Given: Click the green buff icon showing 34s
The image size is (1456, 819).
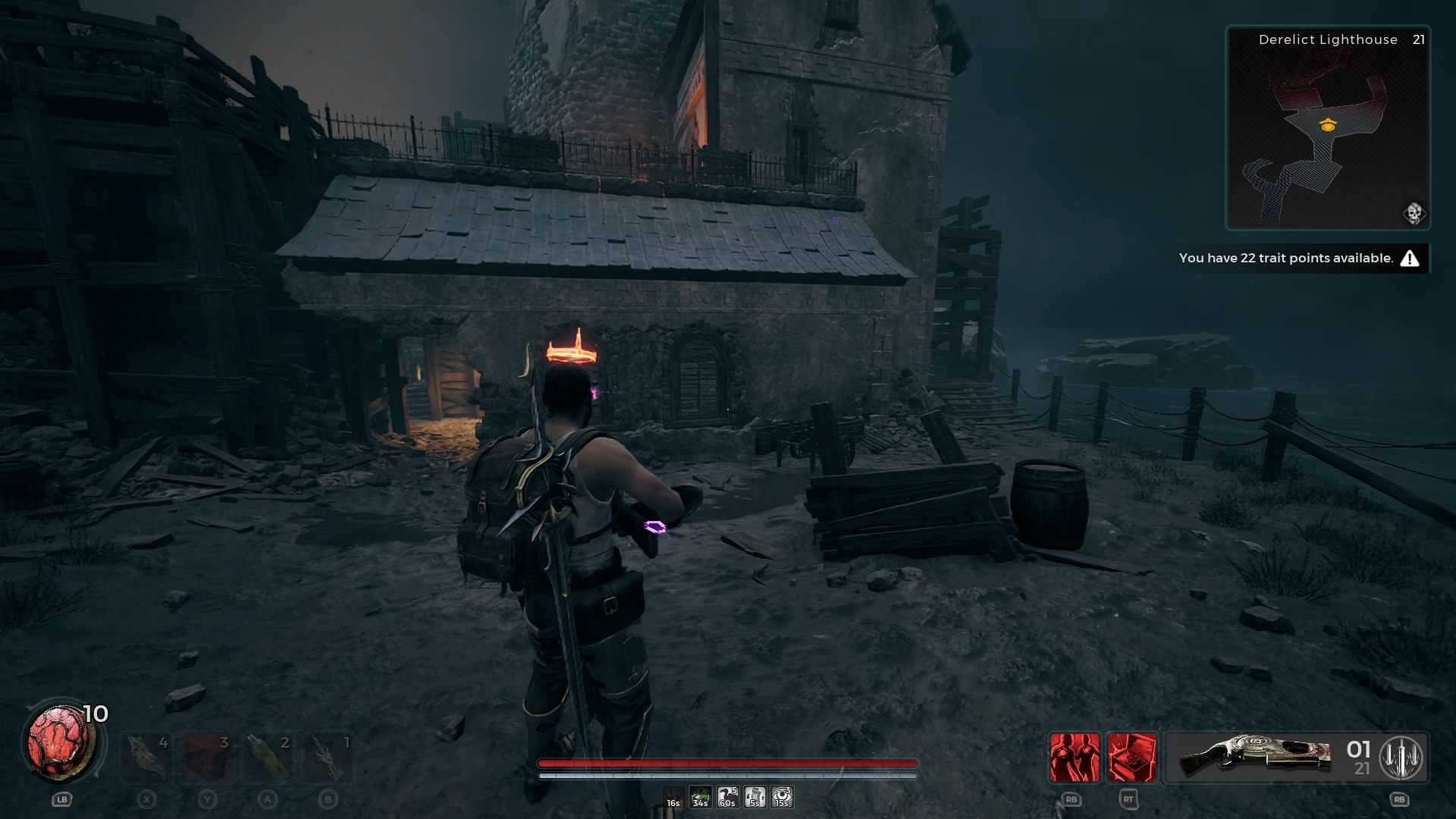Looking at the screenshot, I should (x=698, y=795).
